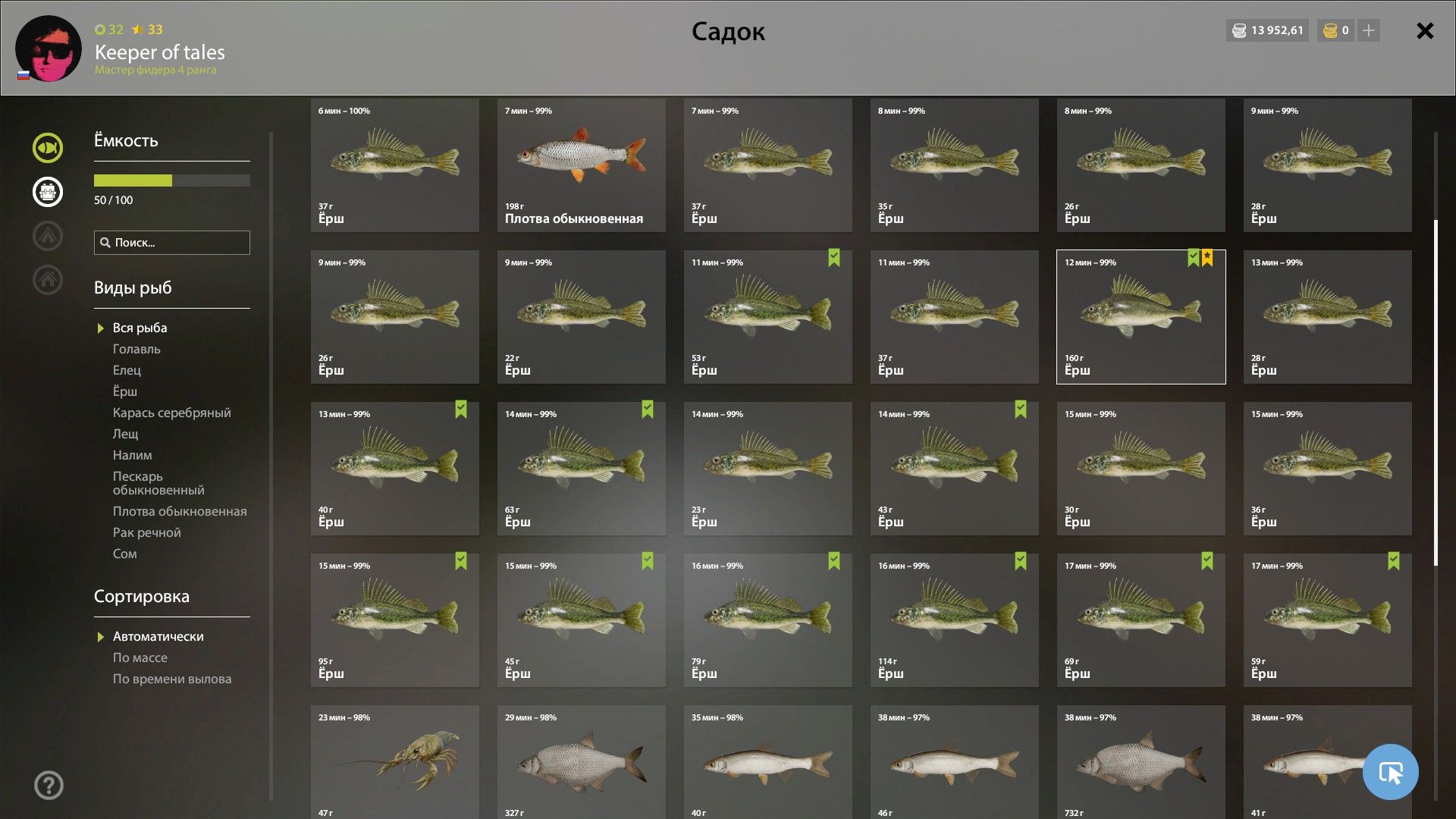Filter fish by Голавль

(136, 349)
